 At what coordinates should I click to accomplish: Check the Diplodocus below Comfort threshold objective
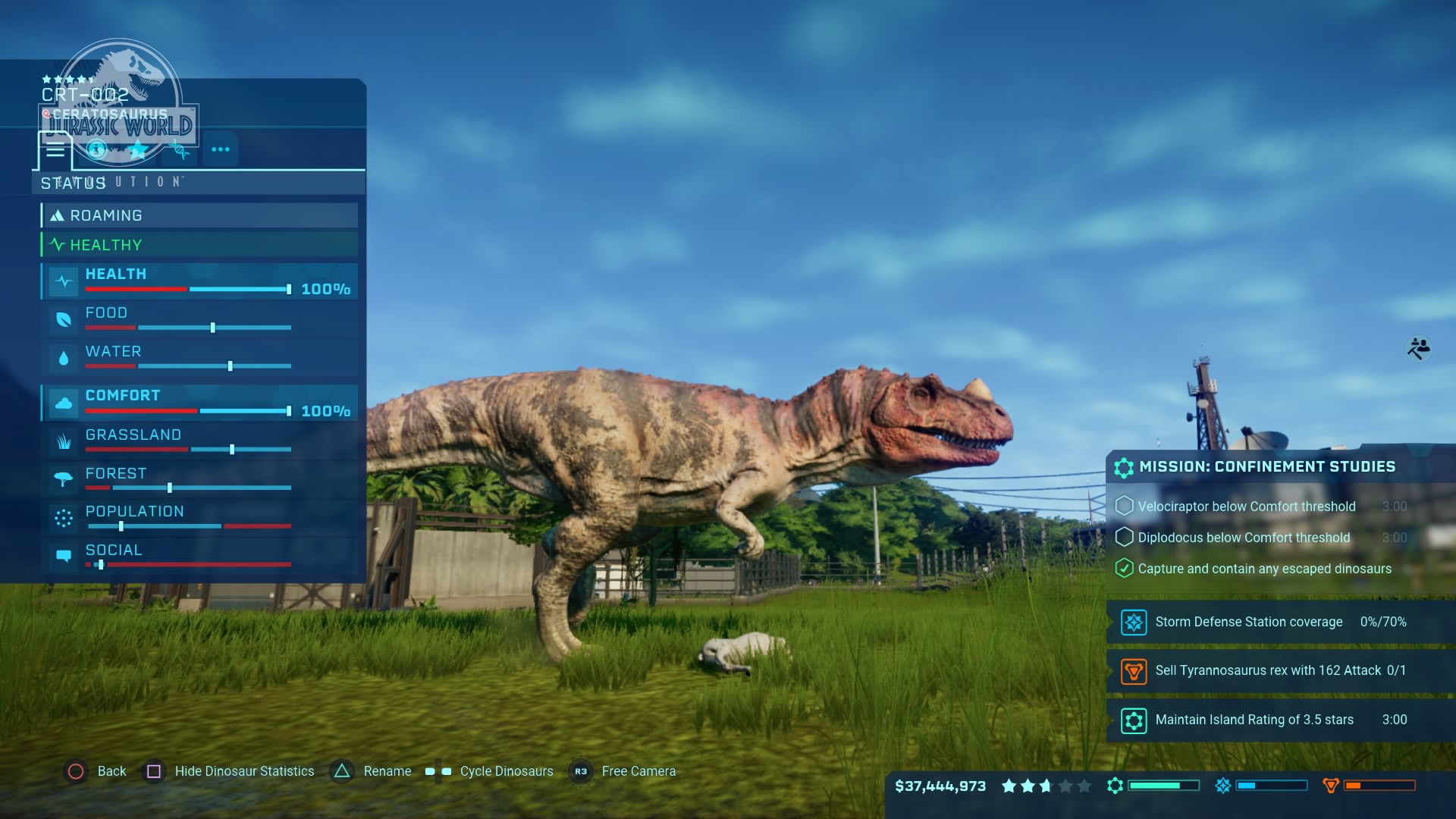coord(1125,537)
